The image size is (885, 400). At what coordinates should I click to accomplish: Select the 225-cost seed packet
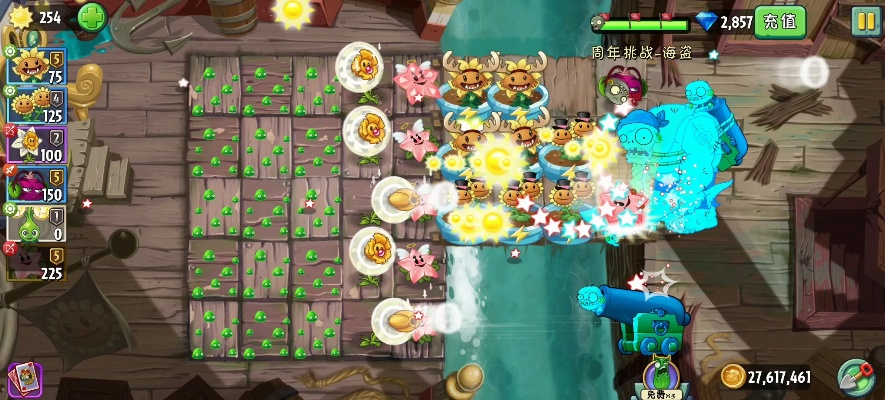tap(37, 263)
